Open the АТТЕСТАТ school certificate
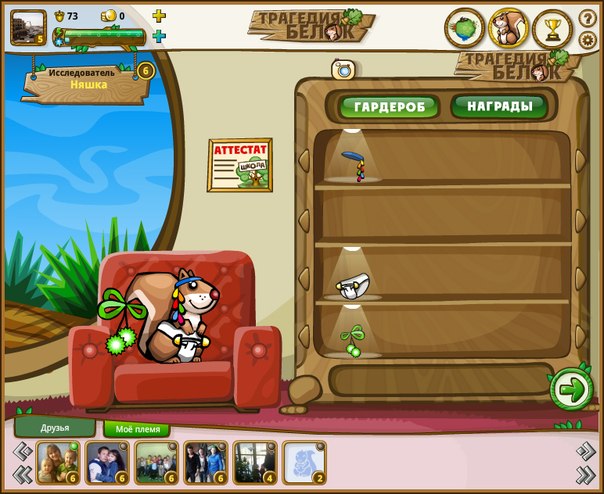The height and width of the screenshot is (494, 604). click(239, 164)
